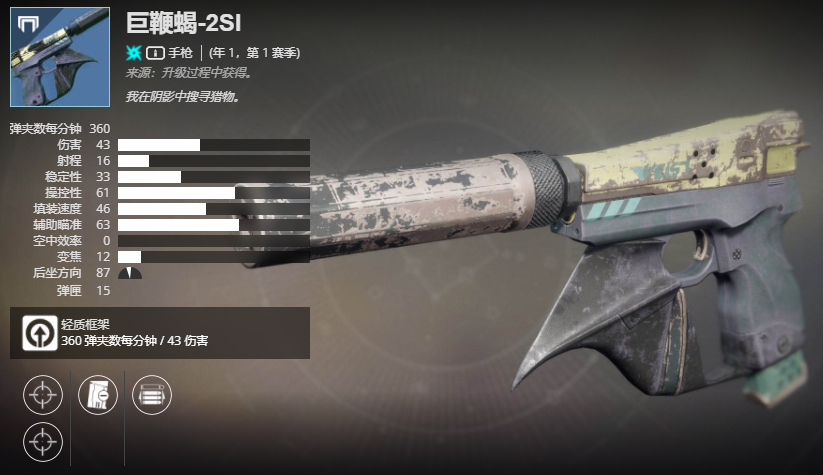Click the 巨鞭蝎-2SI weapon thumbnail
This screenshot has width=823, height=475.
(x=59, y=57)
